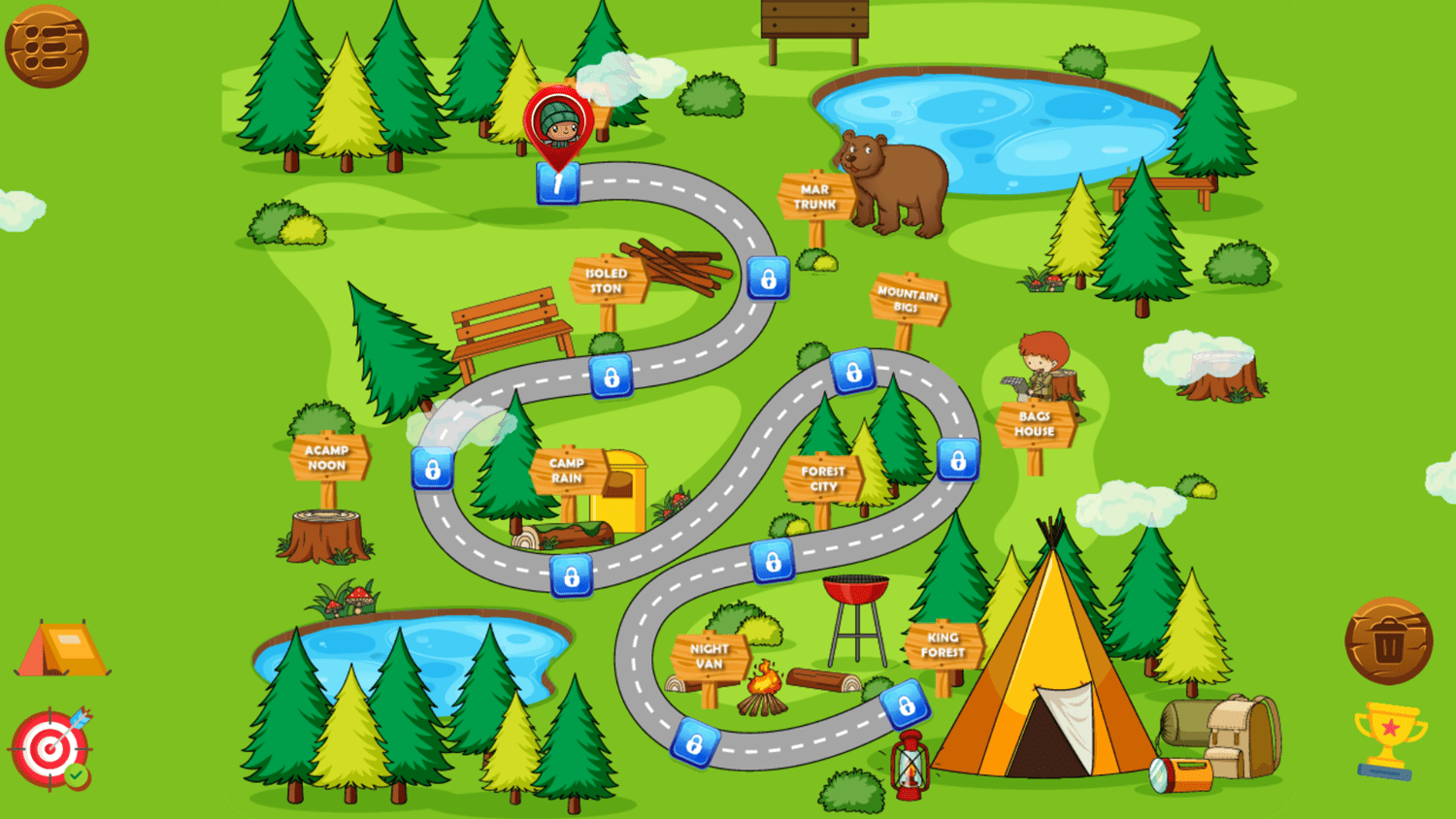Select the Forest City signpost
This screenshot has width=1456, height=819.
point(822,477)
